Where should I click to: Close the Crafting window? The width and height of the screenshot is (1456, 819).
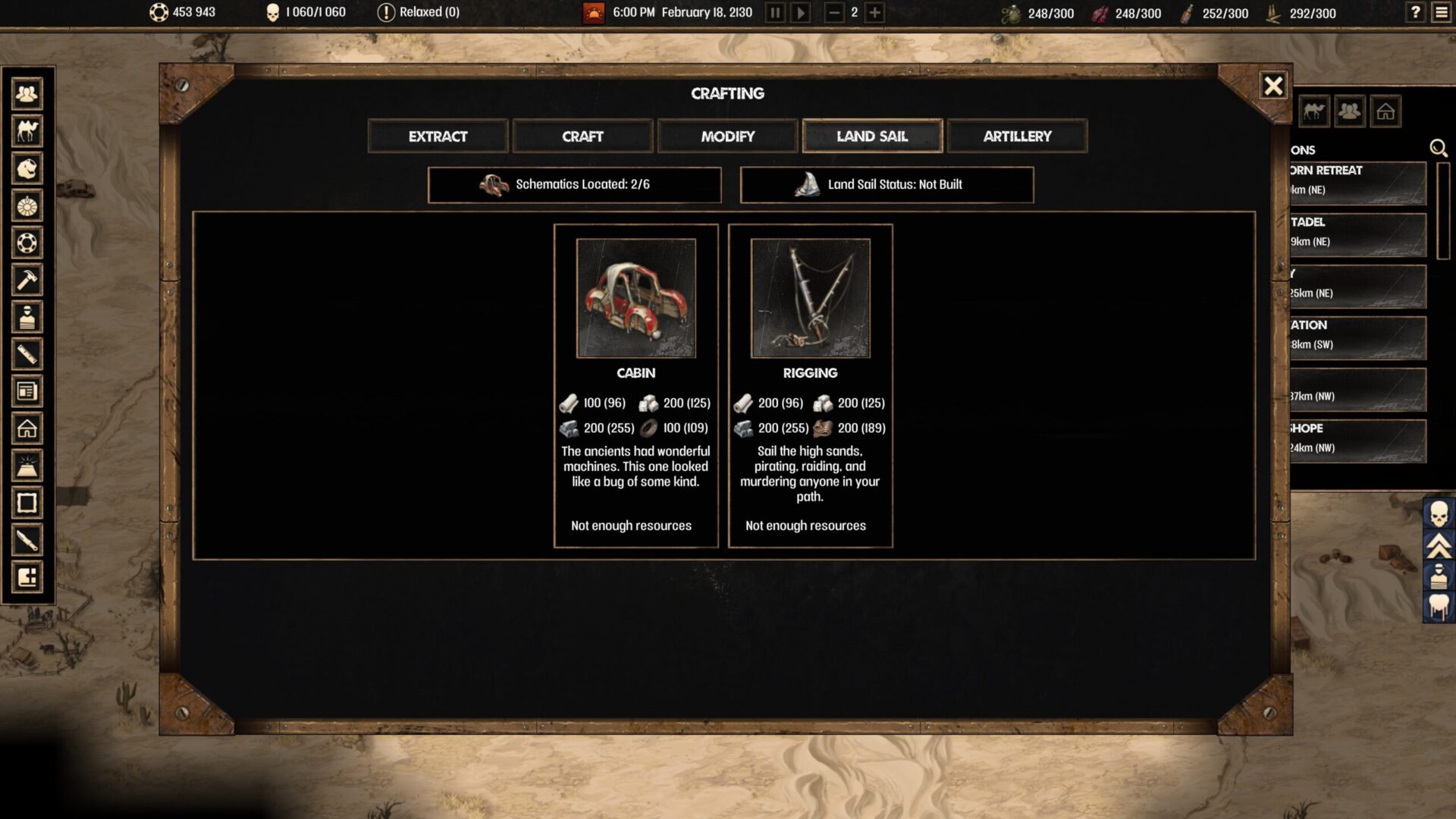(1273, 86)
